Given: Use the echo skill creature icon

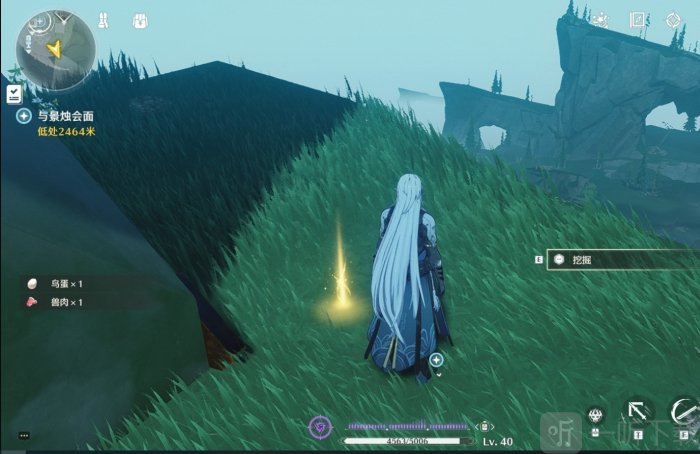Looking at the screenshot, I should point(596,416).
